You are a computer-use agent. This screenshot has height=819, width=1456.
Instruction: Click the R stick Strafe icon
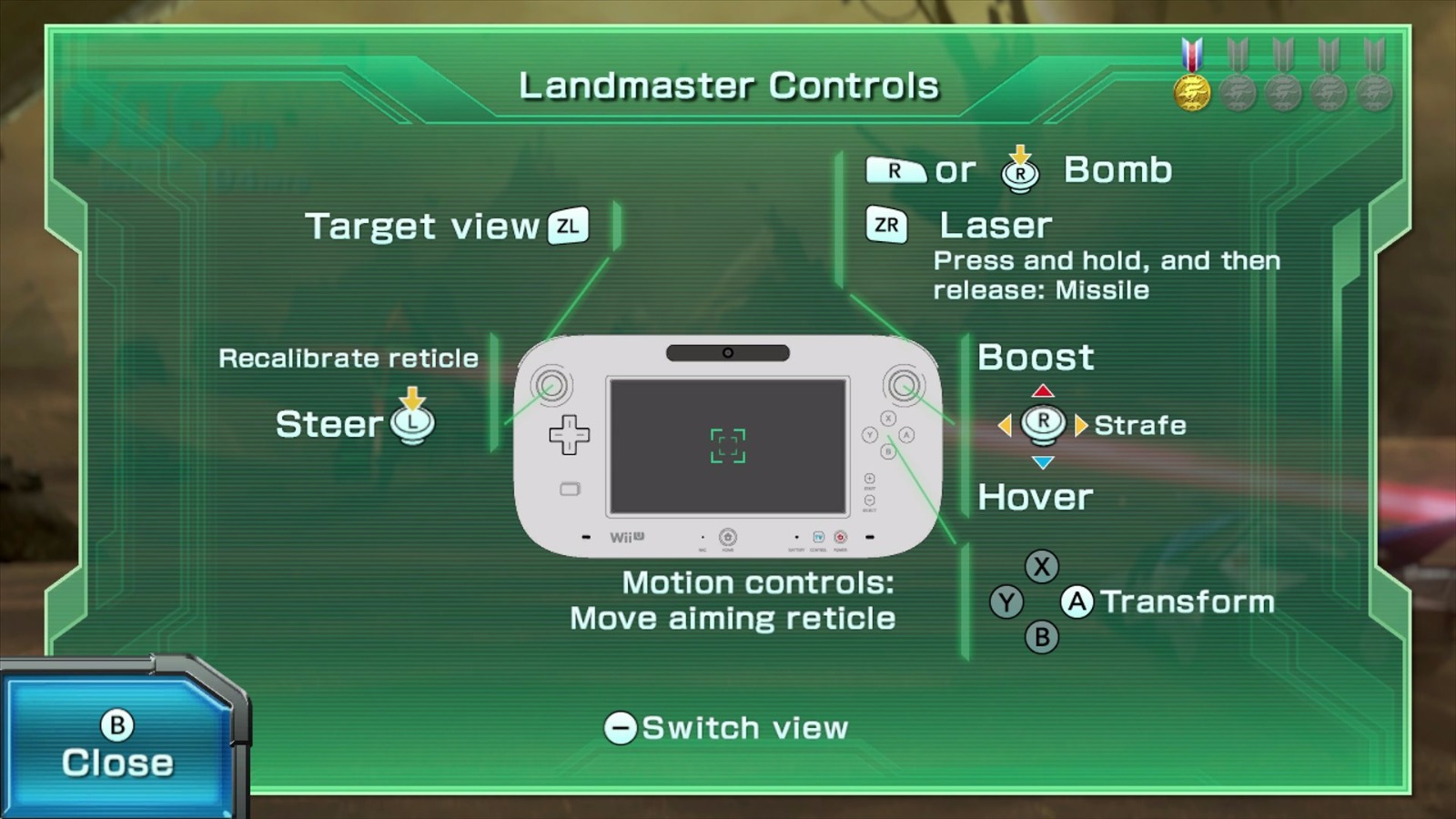pos(1043,424)
